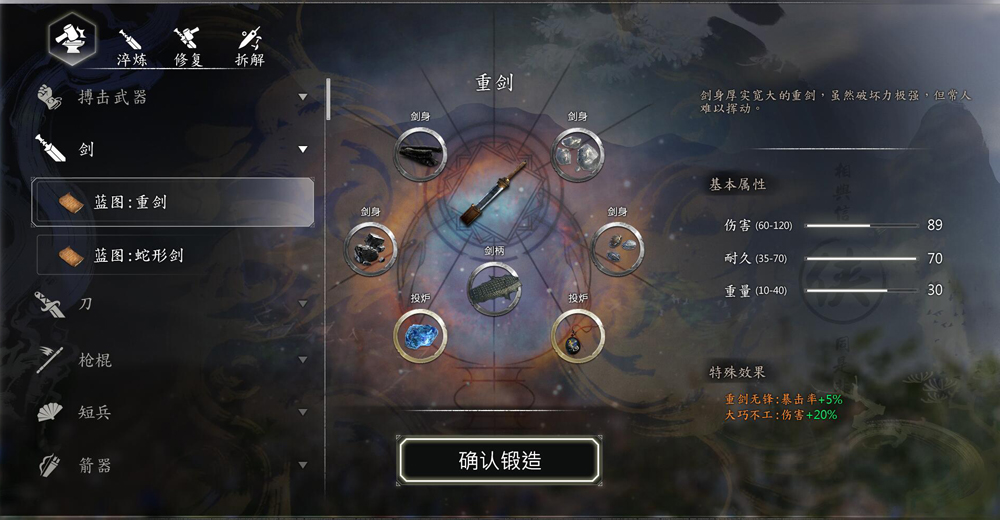Screen dimensions: 1000x520
Task: Select blueprint 蓝图:重剑
Action: [173, 202]
